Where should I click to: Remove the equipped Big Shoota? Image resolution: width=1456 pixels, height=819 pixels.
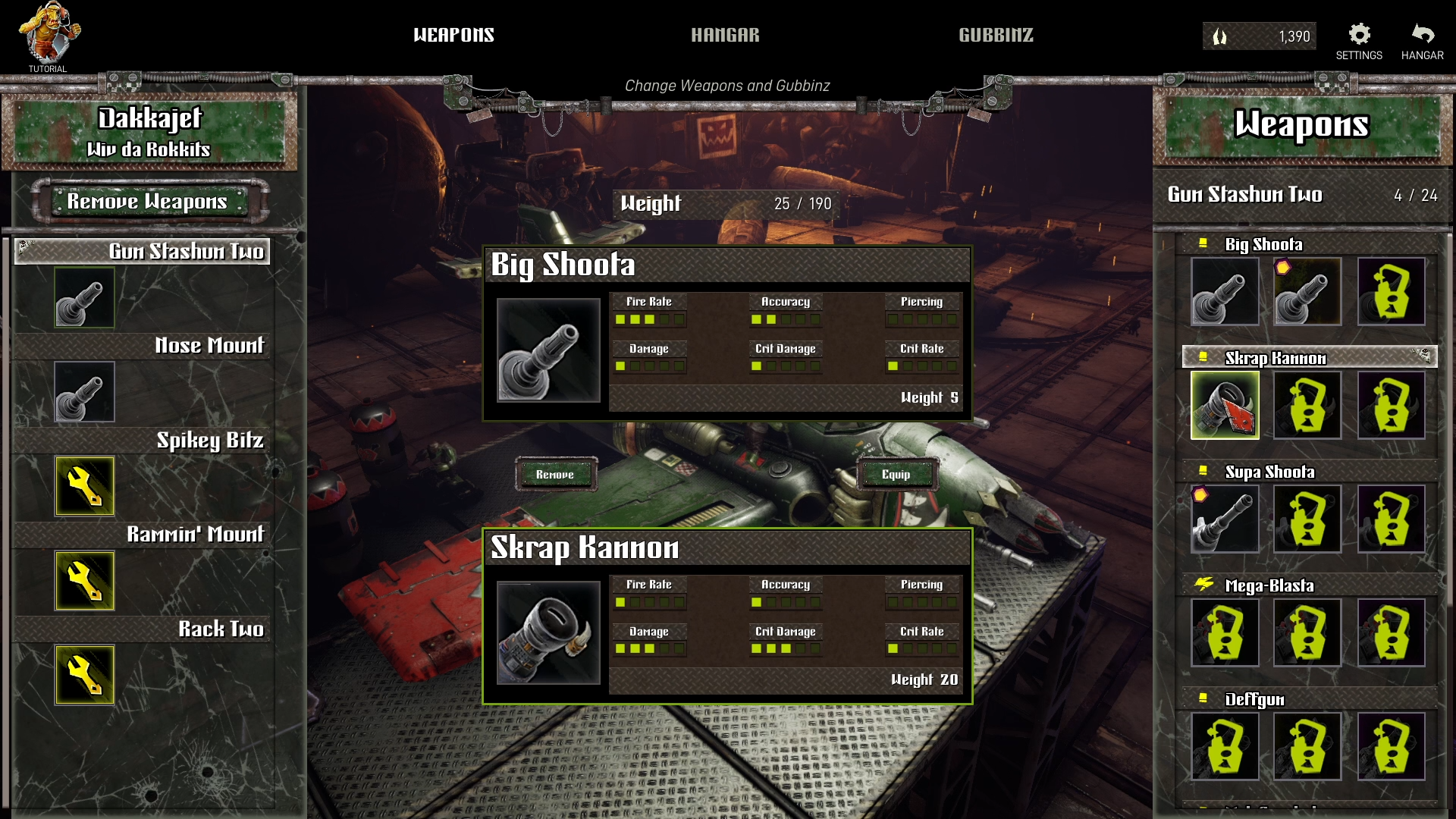[x=555, y=475]
